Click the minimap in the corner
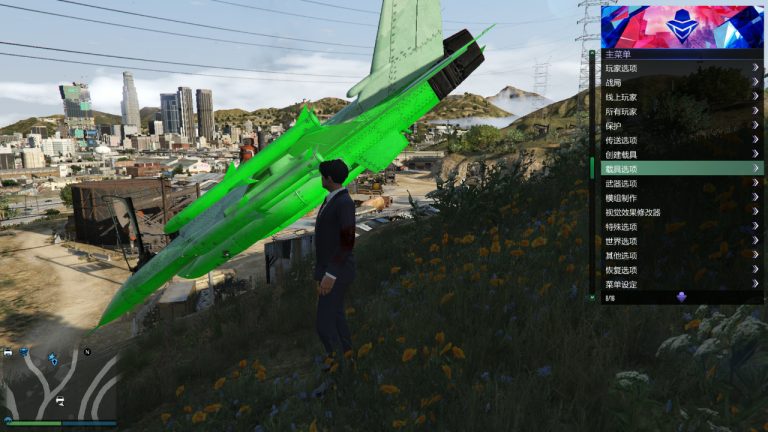The width and height of the screenshot is (768, 432). point(58,383)
